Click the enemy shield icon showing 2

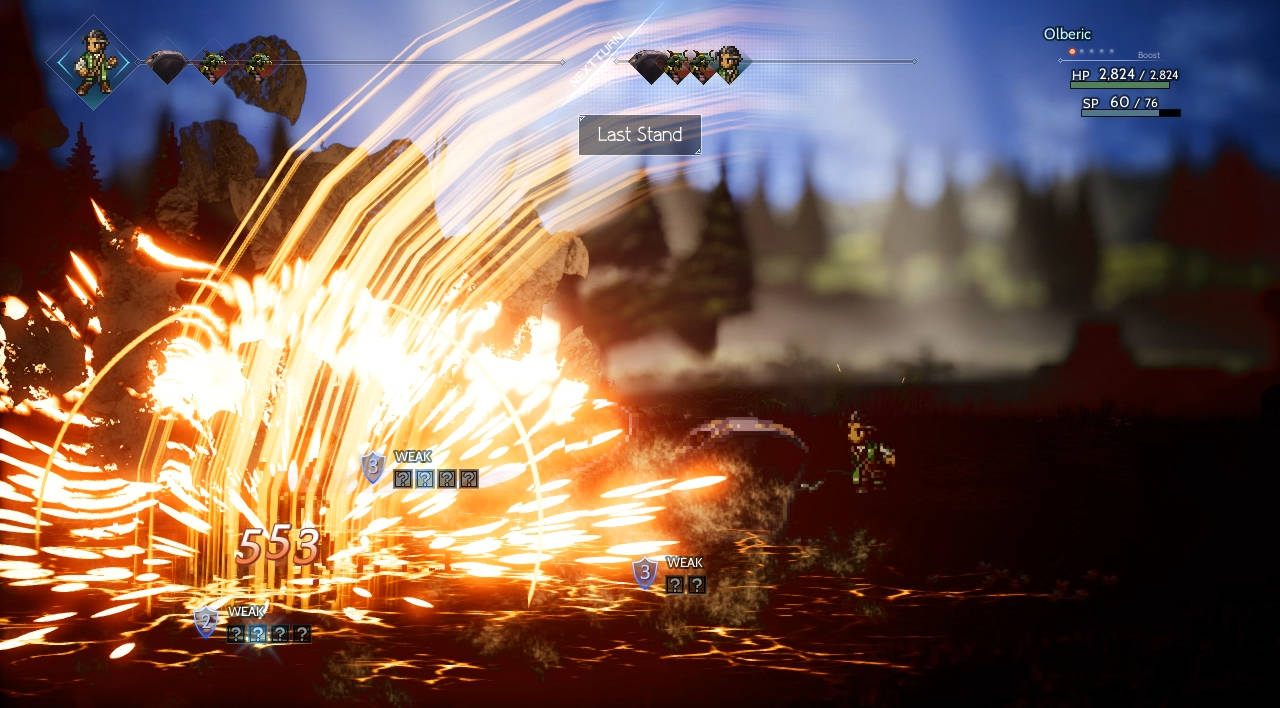(x=206, y=622)
